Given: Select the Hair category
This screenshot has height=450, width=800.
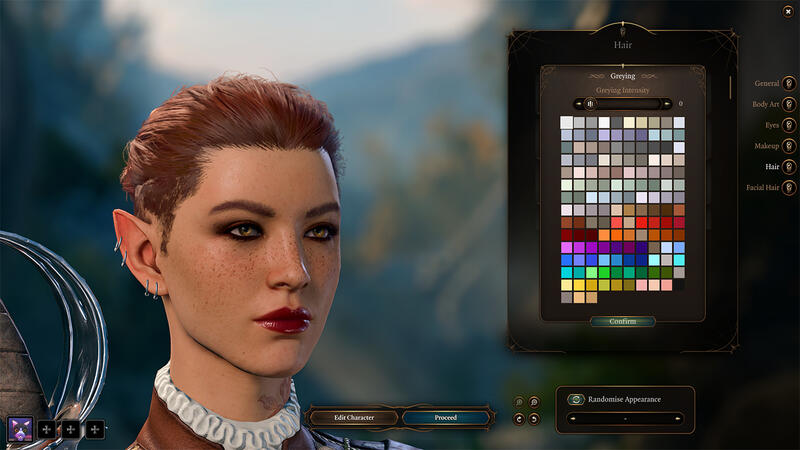Looking at the screenshot, I should pos(789,167).
